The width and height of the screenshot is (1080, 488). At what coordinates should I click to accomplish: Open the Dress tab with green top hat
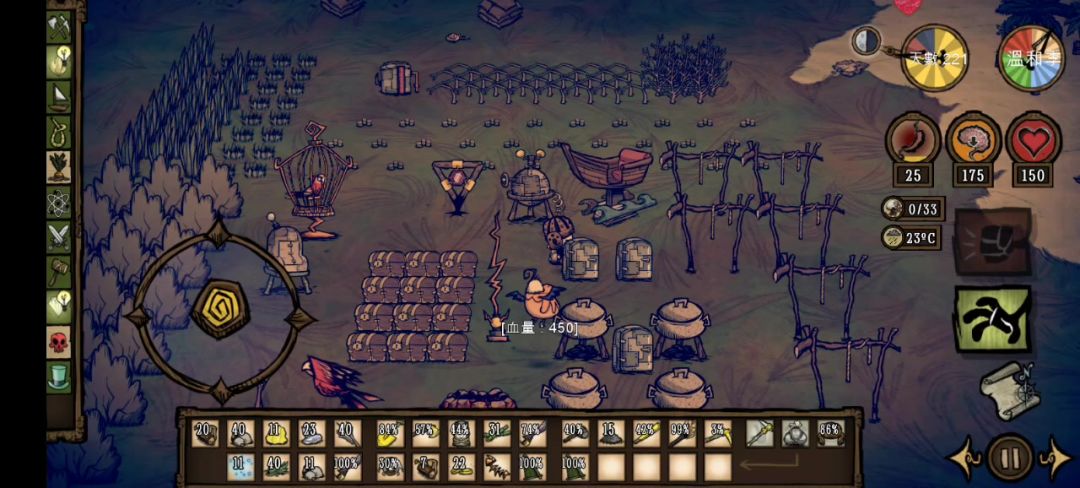(58, 377)
